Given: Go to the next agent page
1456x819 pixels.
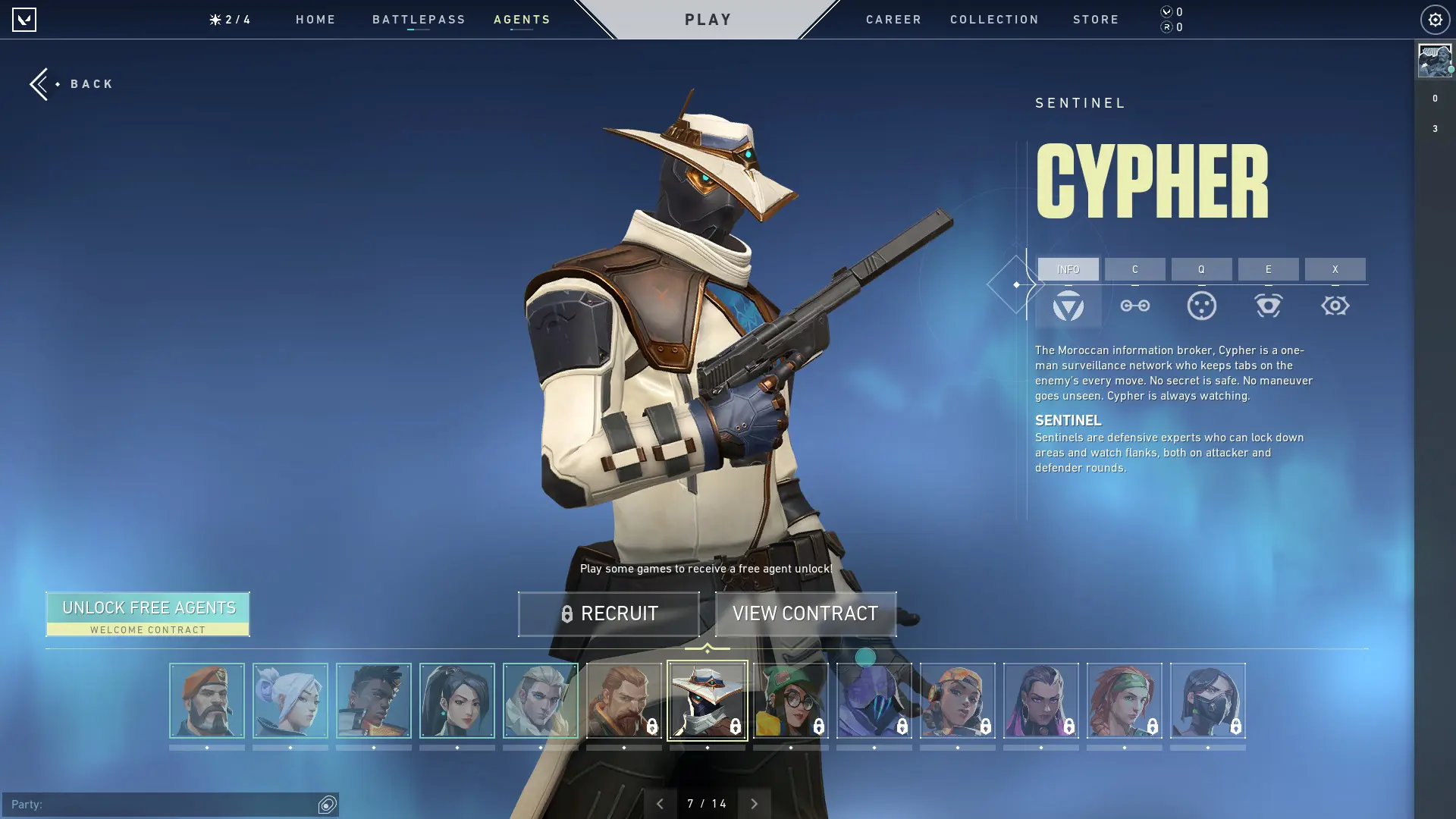Looking at the screenshot, I should tap(755, 802).
